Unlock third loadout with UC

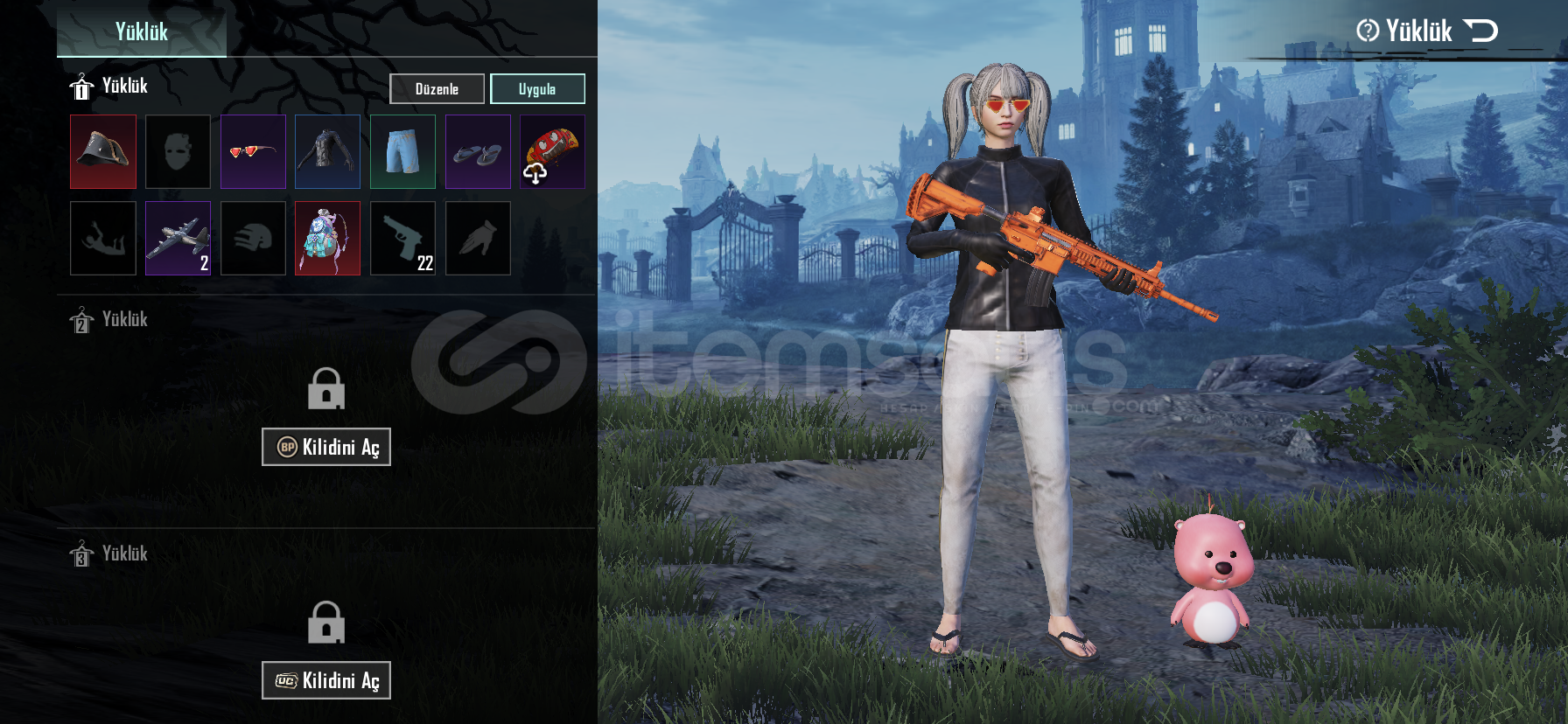326,680
